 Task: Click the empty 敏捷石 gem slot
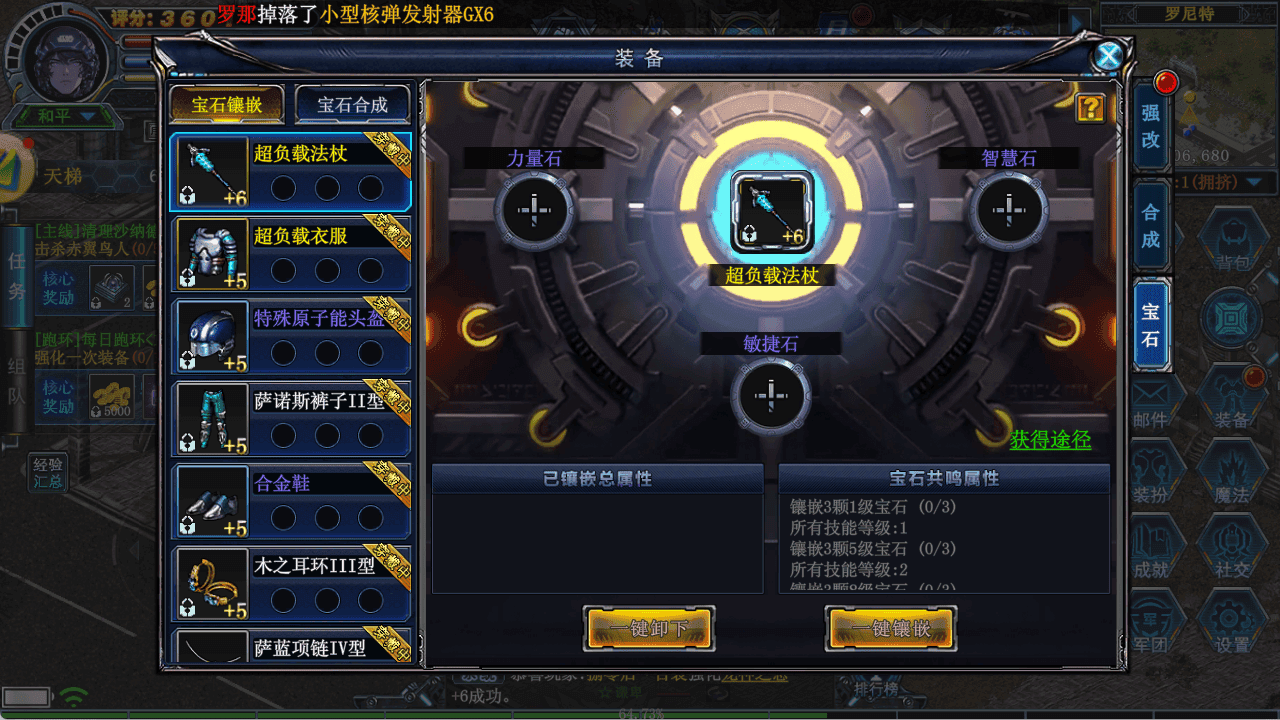pos(770,395)
